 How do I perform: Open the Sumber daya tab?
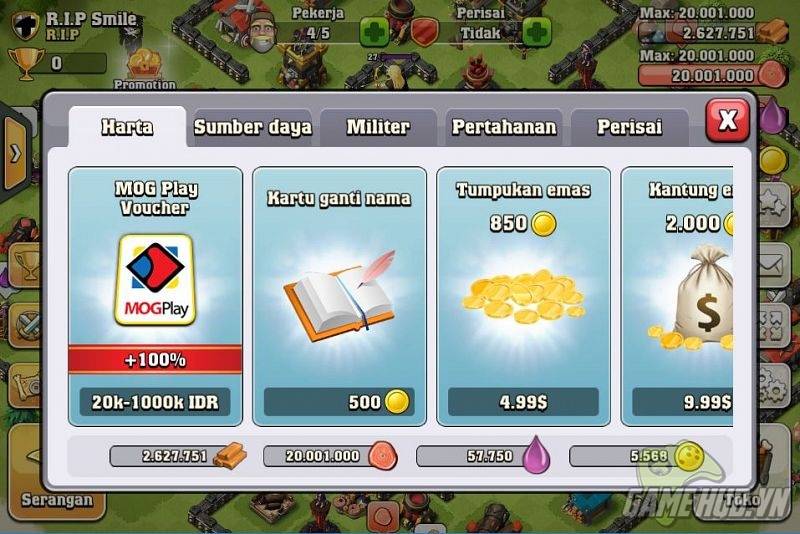(x=252, y=128)
